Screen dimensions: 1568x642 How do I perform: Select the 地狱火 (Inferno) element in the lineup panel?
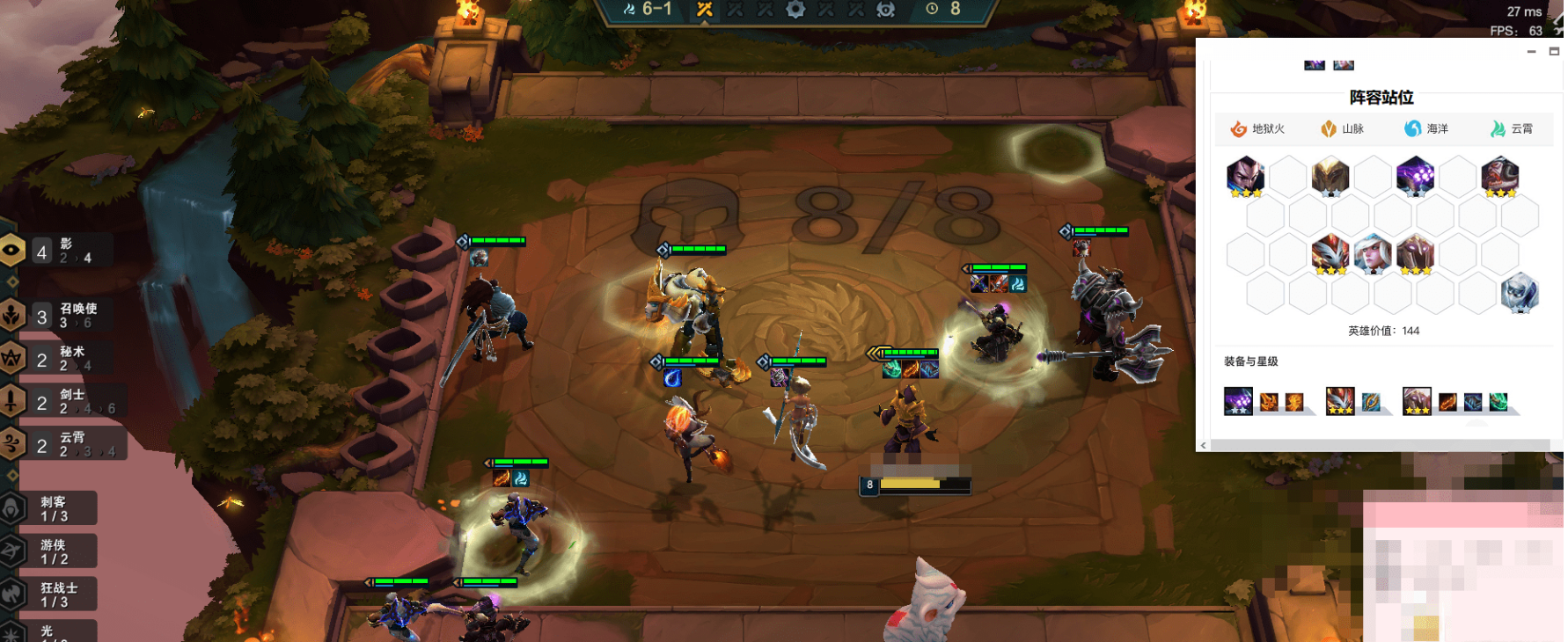click(1257, 129)
